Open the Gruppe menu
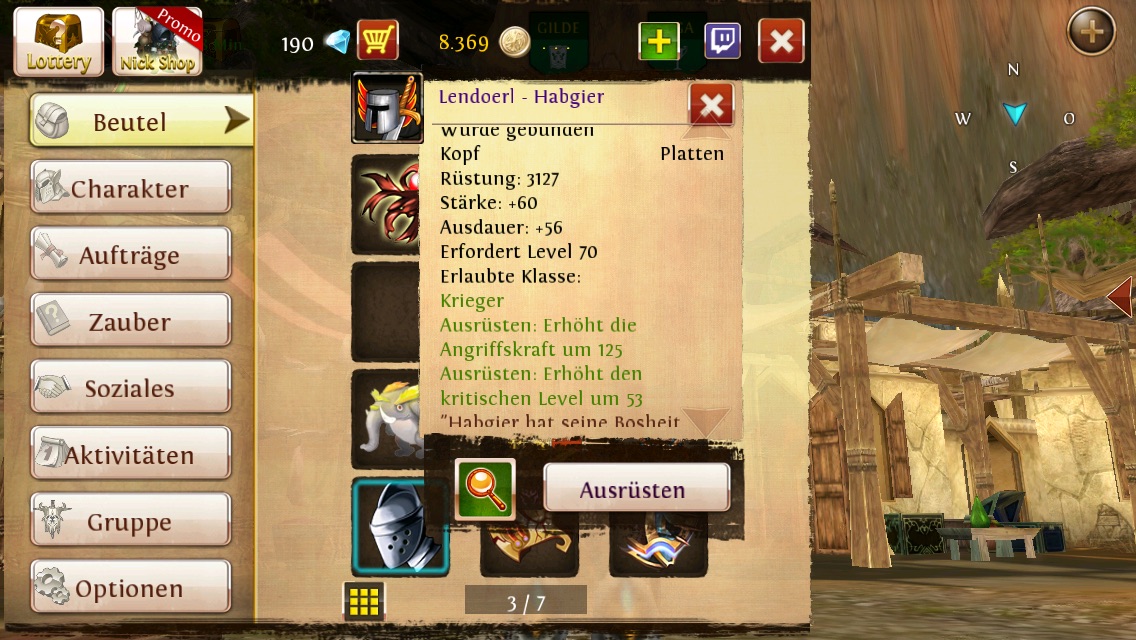 pos(131,522)
